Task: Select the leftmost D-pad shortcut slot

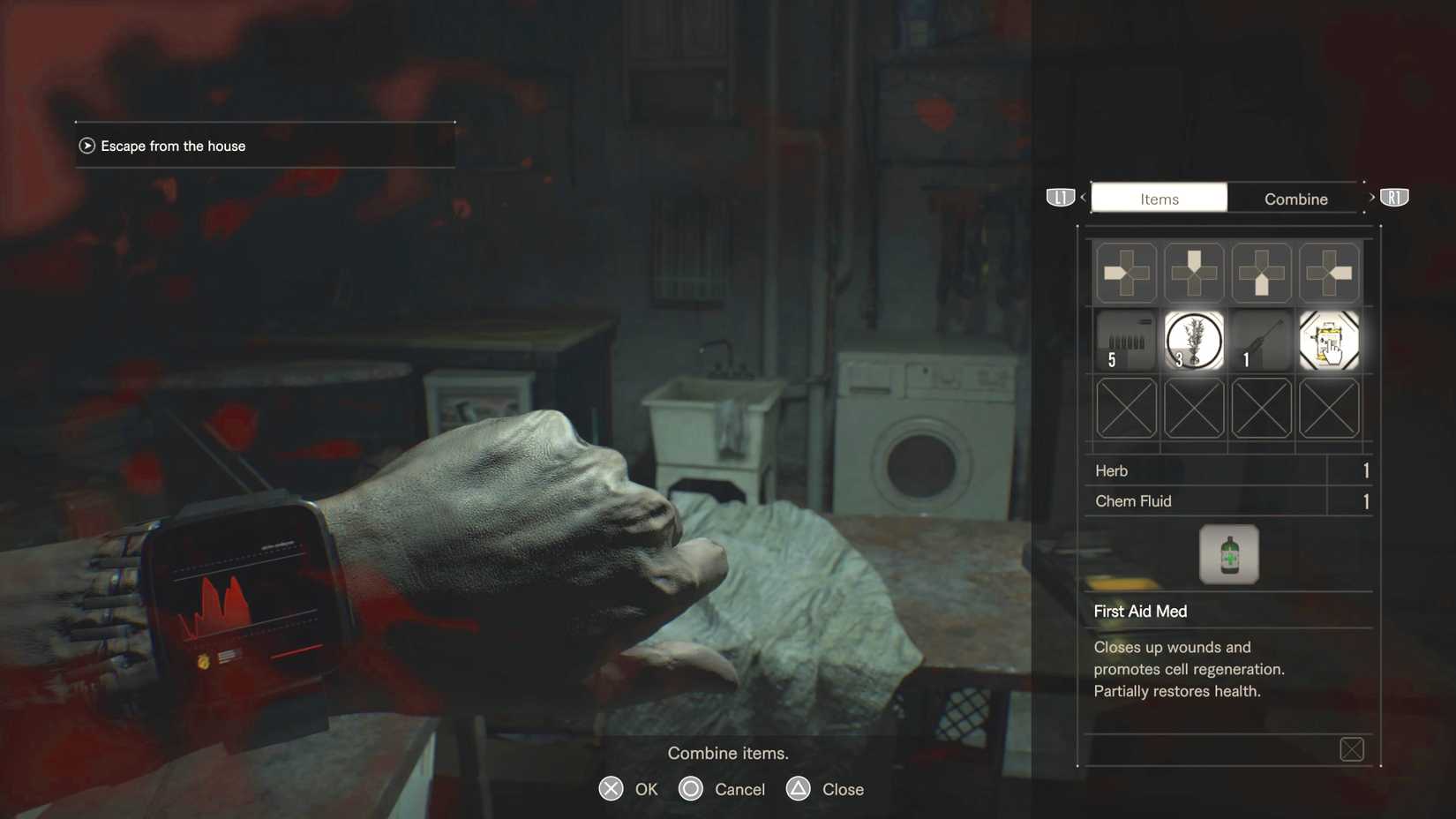Action: [1126, 273]
